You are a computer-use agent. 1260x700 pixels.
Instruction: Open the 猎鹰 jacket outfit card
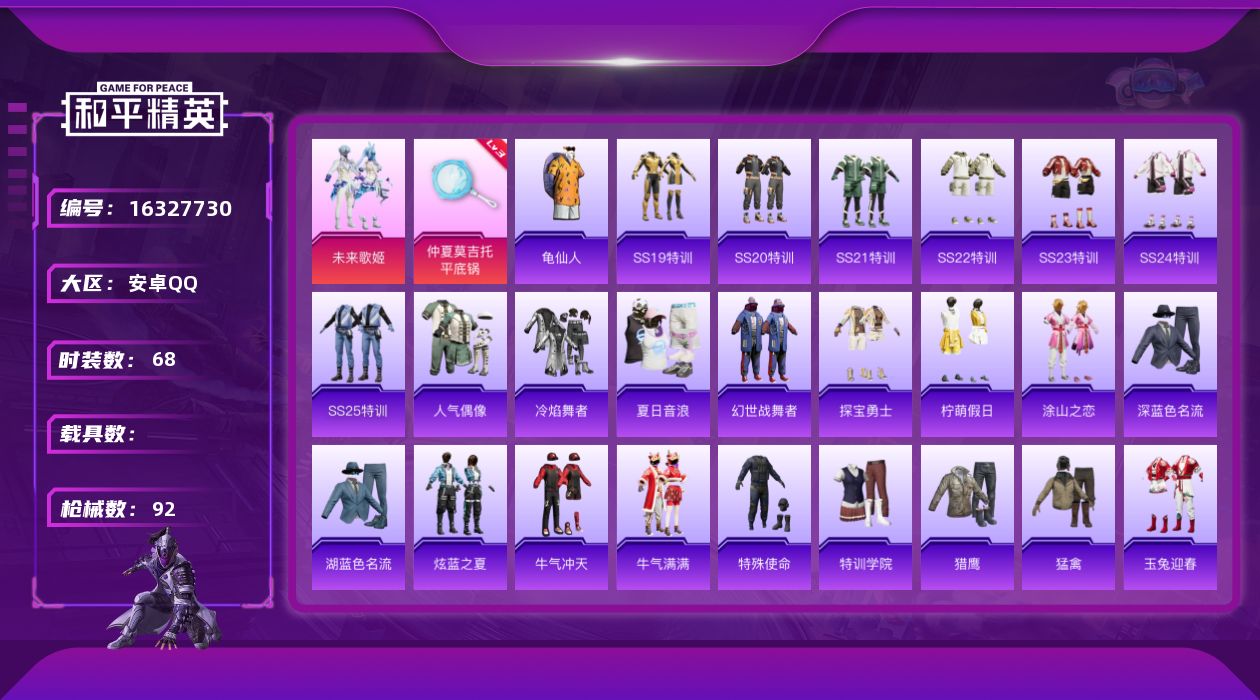tap(967, 516)
